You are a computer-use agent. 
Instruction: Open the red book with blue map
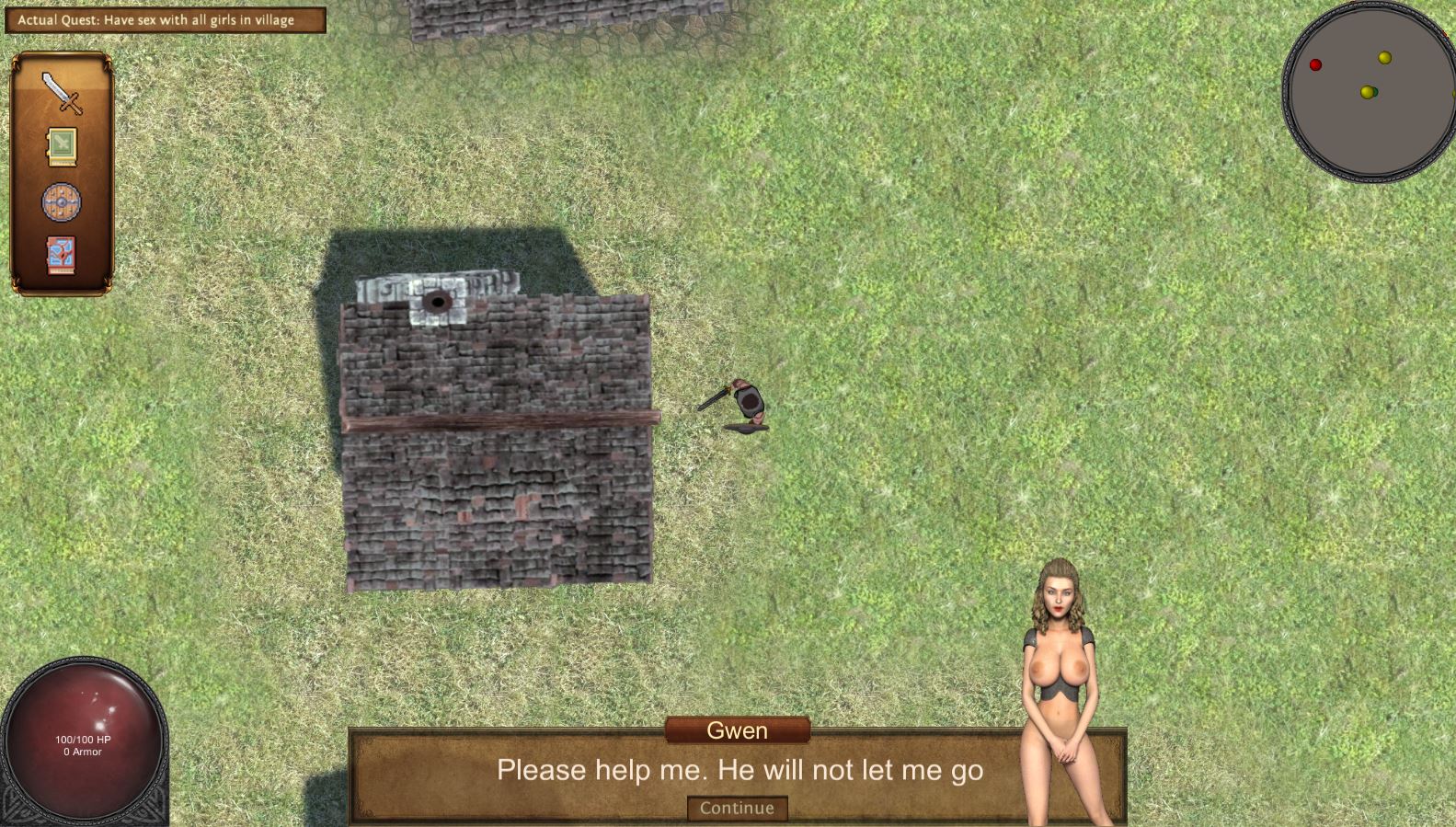[62, 255]
